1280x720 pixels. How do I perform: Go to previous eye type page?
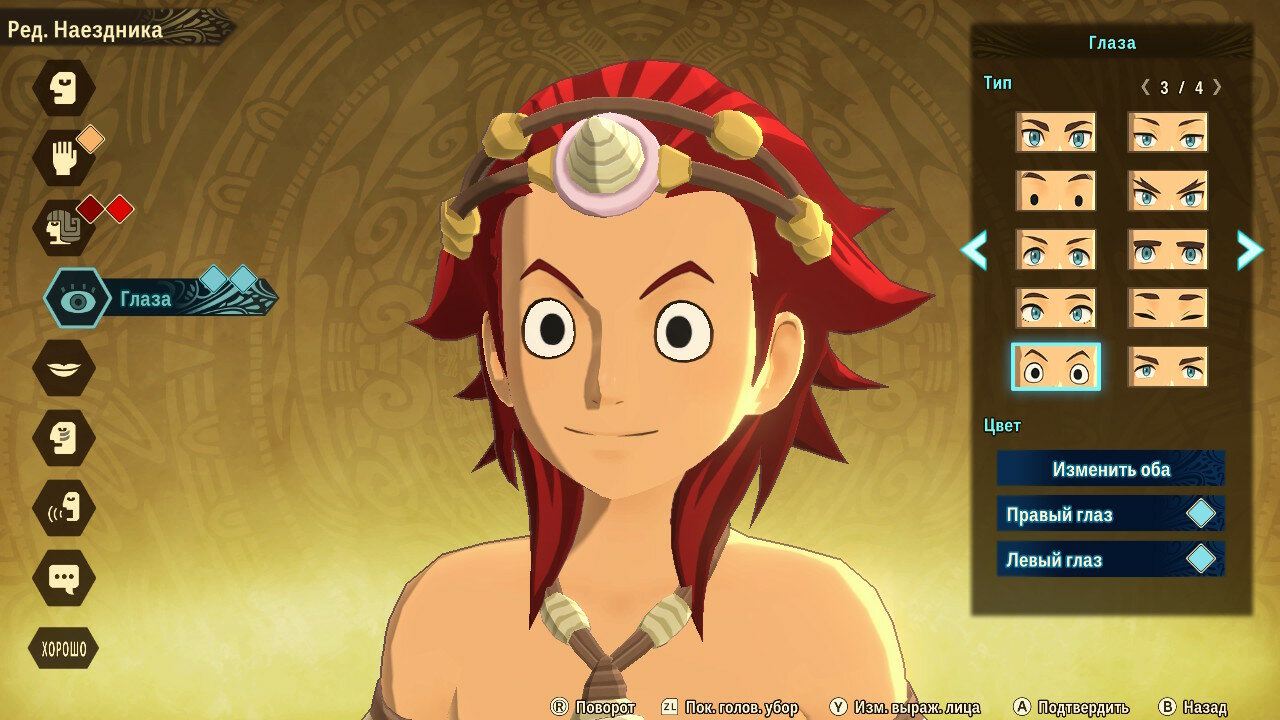tap(974, 250)
